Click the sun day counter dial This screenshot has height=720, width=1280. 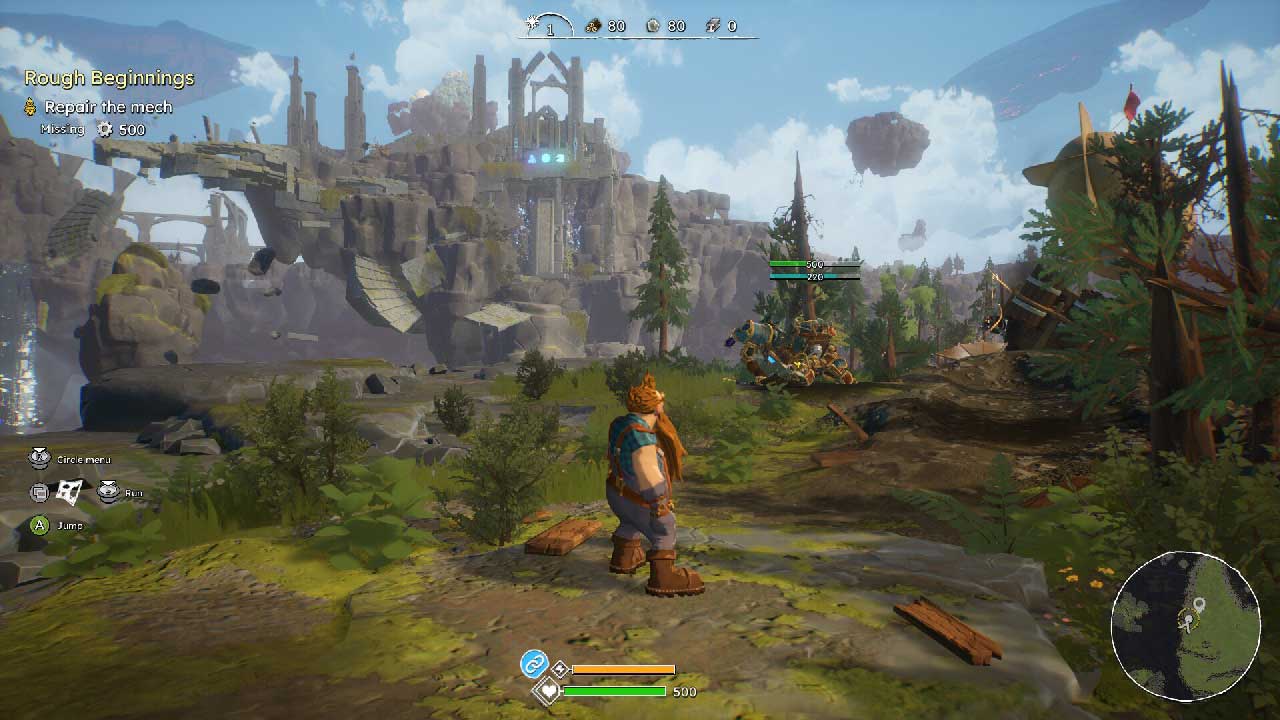[548, 26]
